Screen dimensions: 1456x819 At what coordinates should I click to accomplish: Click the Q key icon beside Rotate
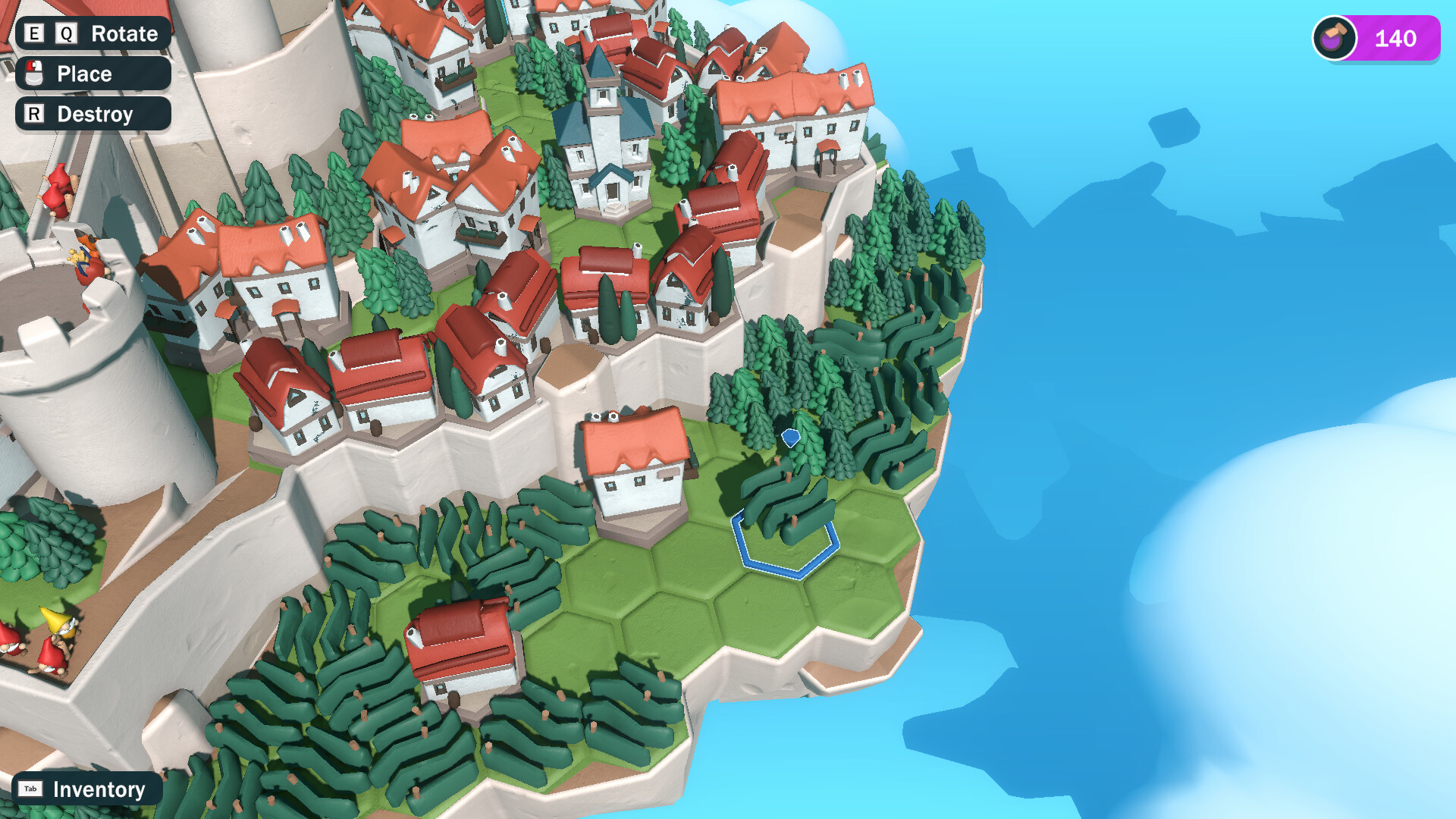pos(64,33)
